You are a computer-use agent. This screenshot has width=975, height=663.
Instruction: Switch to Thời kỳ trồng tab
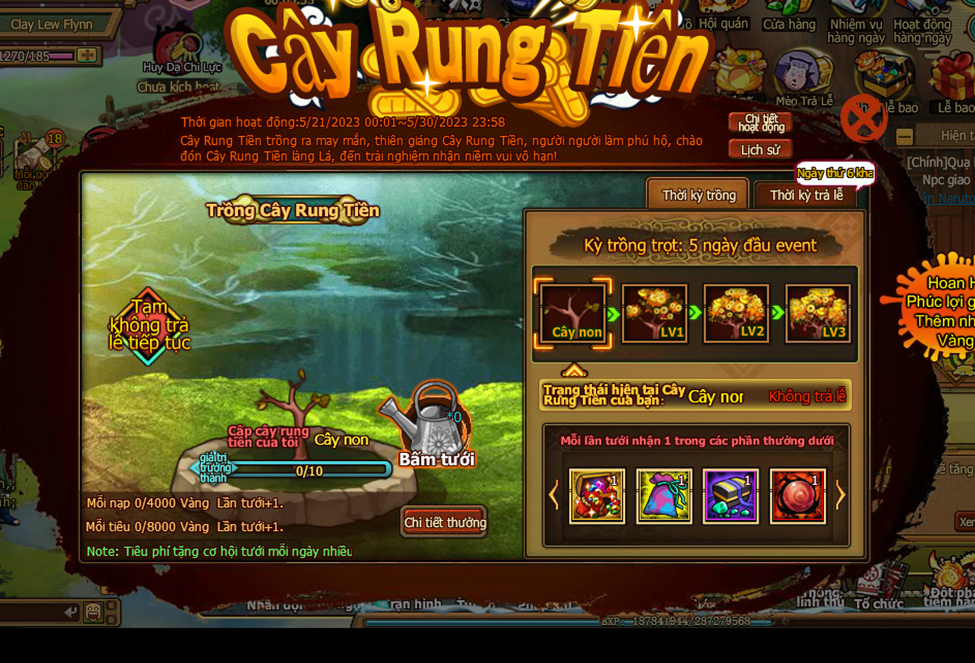point(698,195)
